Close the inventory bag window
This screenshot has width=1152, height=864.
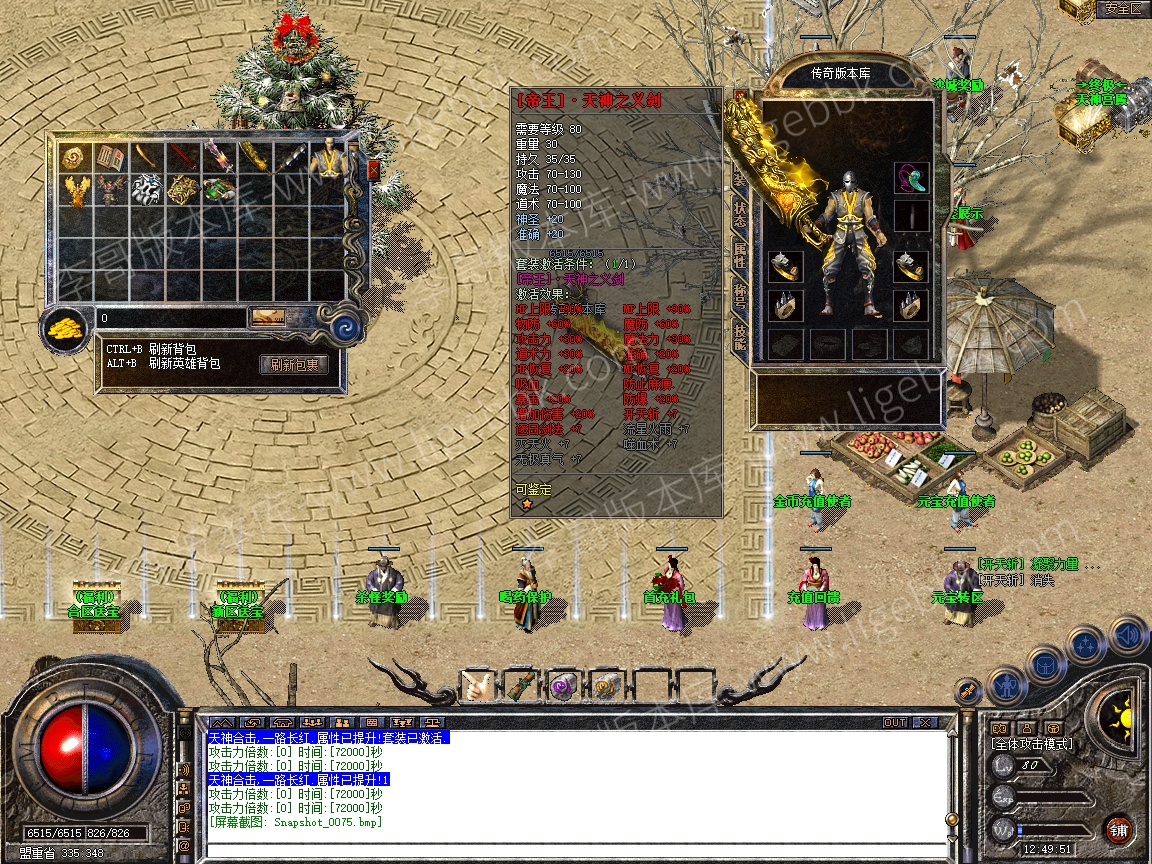click(x=374, y=170)
